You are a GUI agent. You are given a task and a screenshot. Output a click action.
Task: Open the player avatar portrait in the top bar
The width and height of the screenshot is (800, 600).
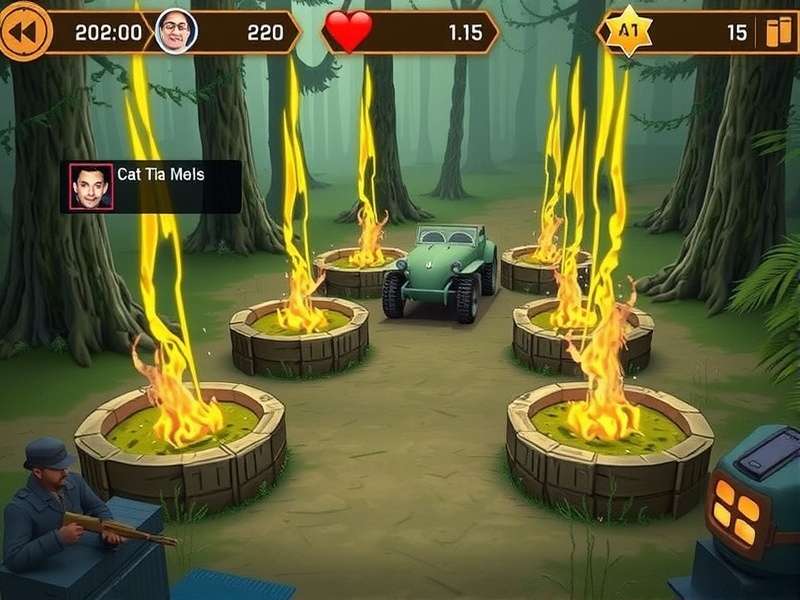(176, 31)
